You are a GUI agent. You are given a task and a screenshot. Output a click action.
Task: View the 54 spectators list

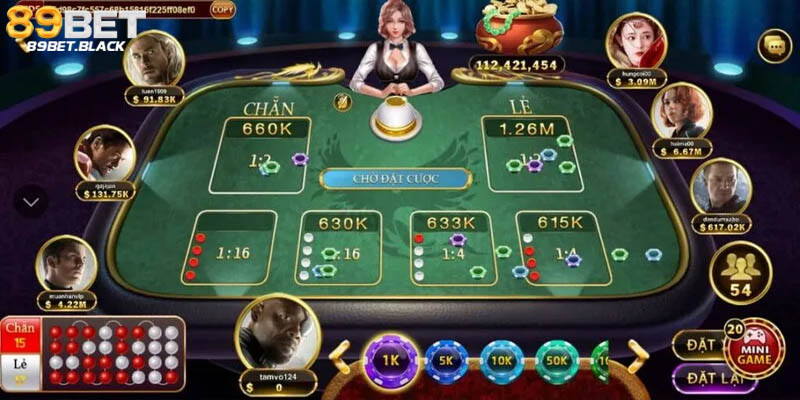(x=741, y=273)
